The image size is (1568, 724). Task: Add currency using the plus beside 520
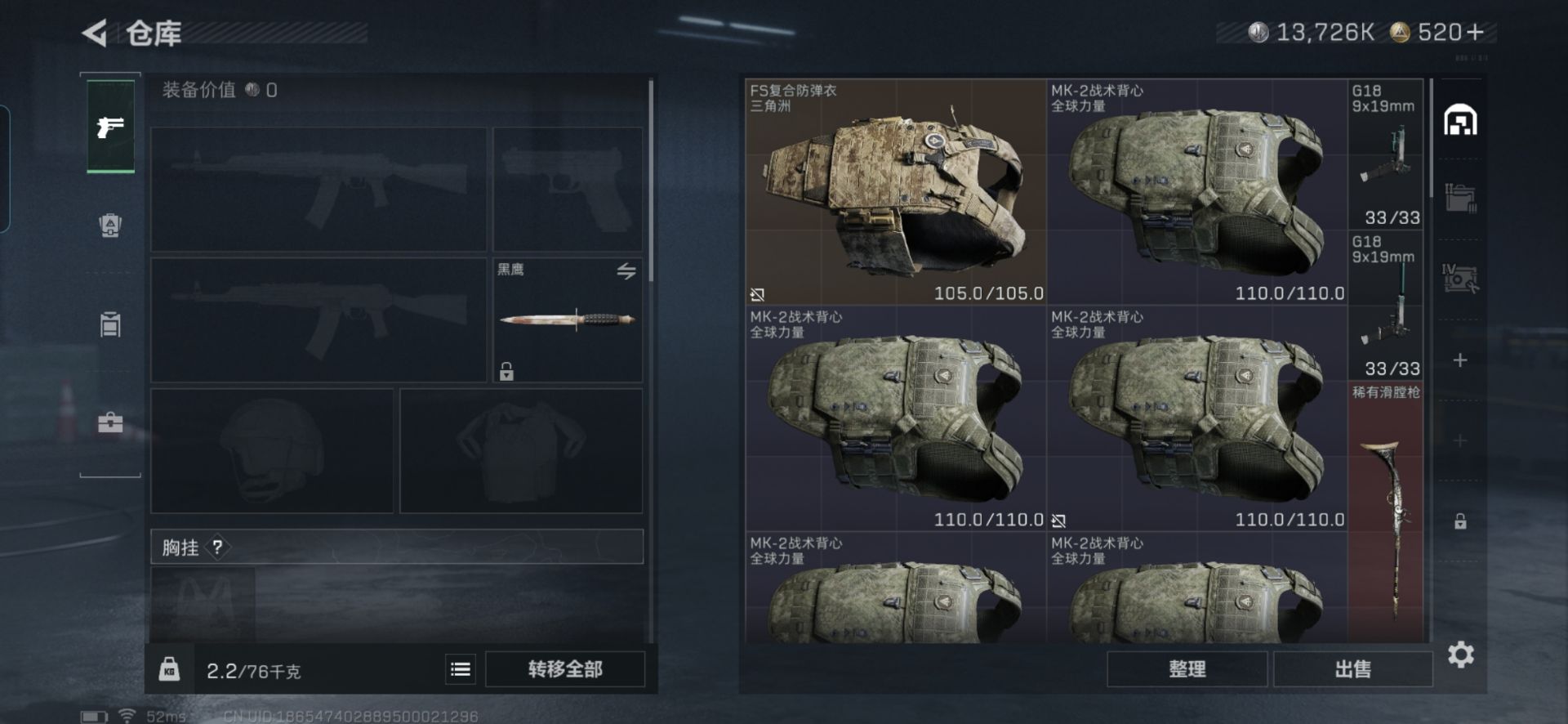[x=1475, y=33]
